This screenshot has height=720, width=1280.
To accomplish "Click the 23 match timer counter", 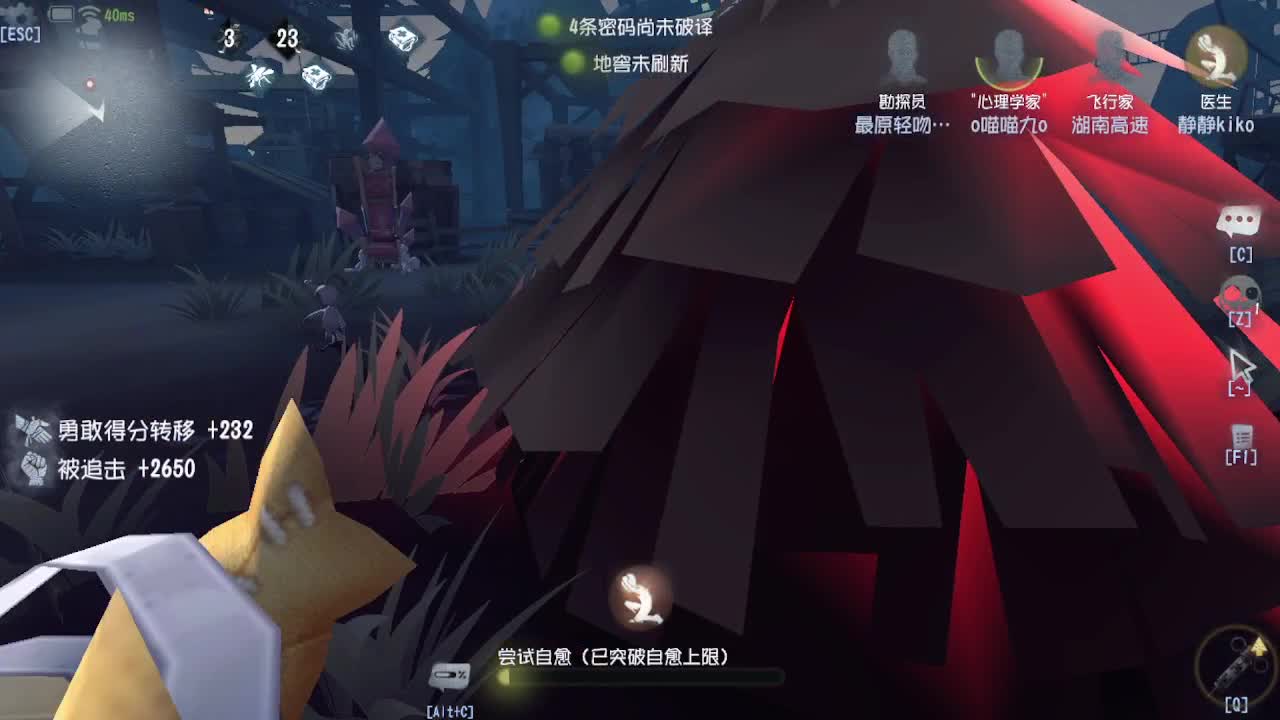I will point(288,36).
